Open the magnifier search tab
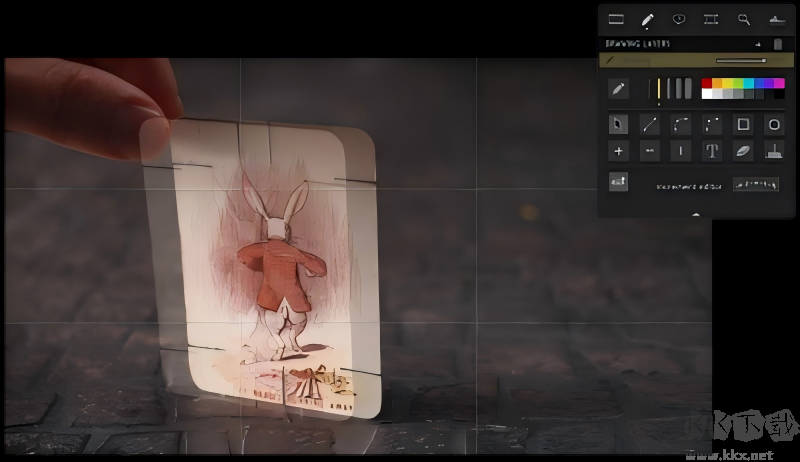Viewport: 800px width, 462px height. pyautogui.click(x=743, y=19)
